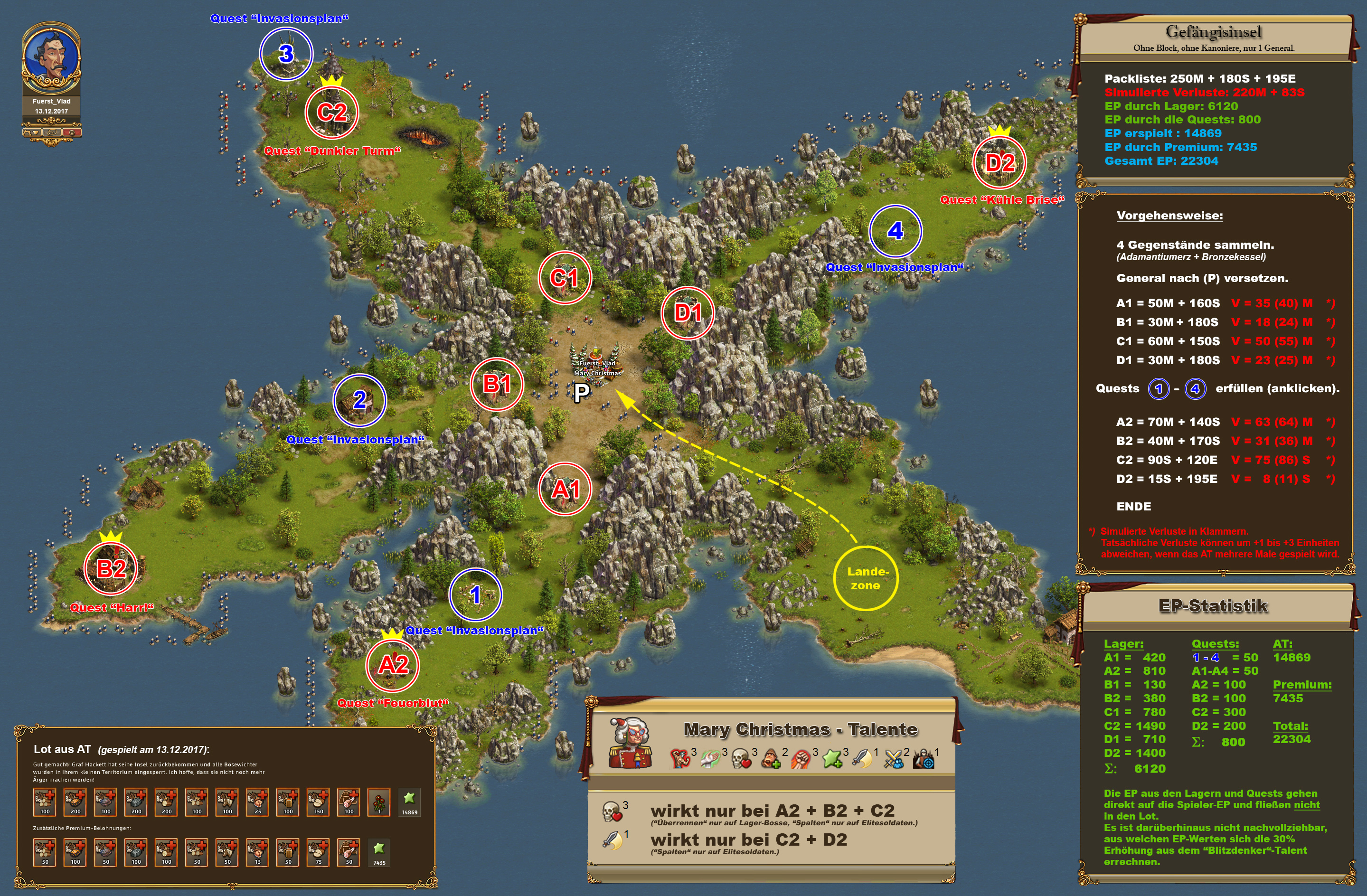Click the 7435 premium experience star reward
This screenshot has width=1367, height=896.
click(x=379, y=852)
